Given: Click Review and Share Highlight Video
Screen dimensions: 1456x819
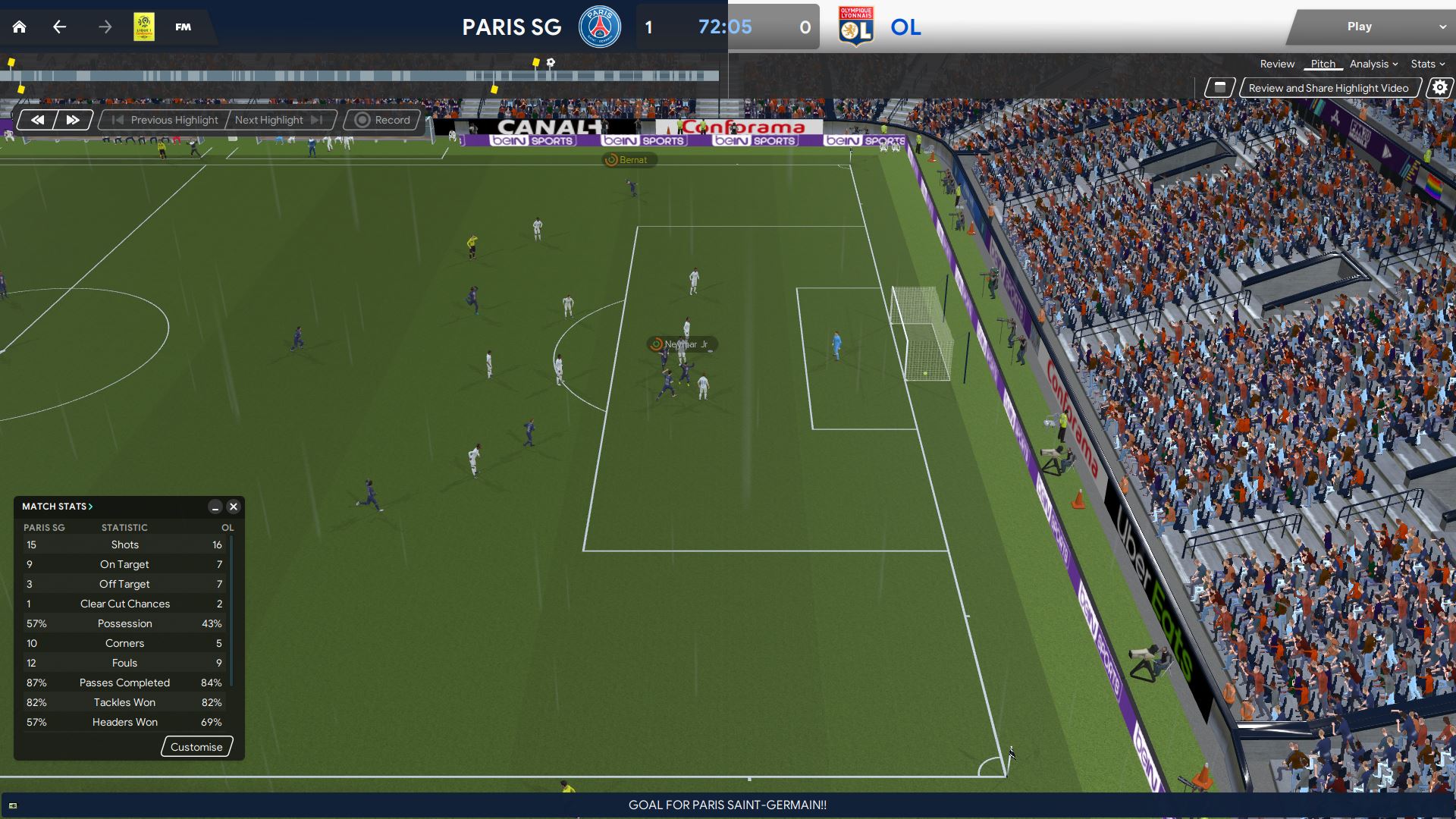Looking at the screenshot, I should [x=1328, y=88].
